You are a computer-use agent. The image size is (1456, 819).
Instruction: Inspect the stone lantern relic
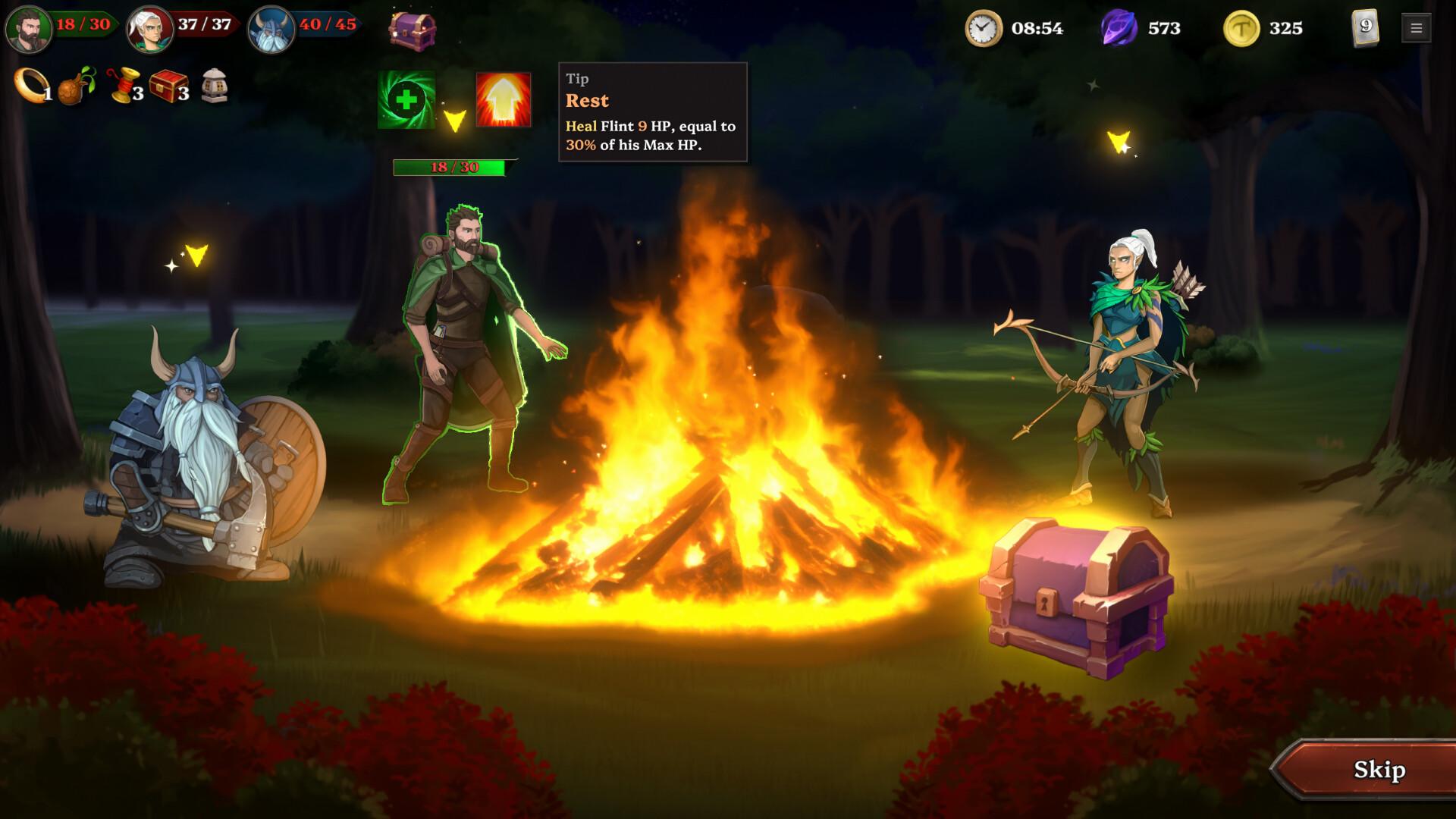point(215,86)
